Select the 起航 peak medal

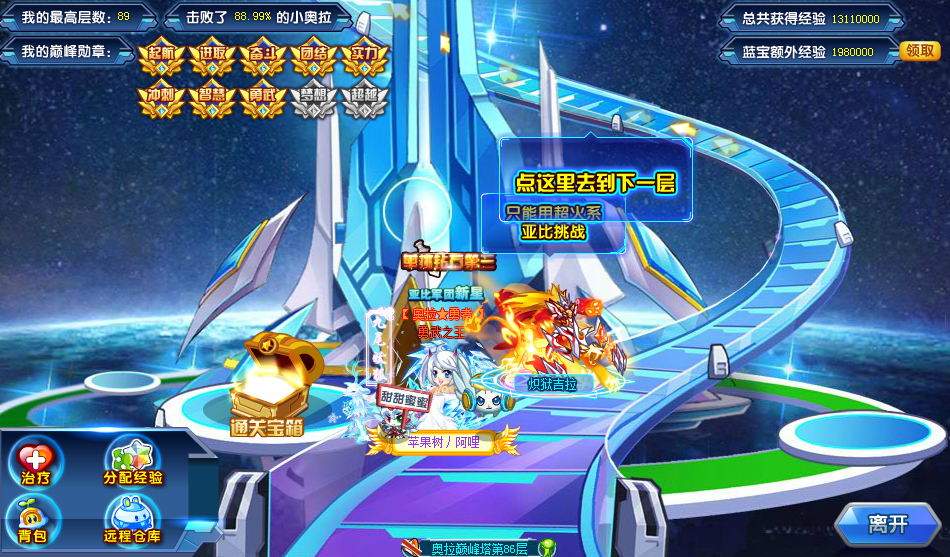(161, 57)
